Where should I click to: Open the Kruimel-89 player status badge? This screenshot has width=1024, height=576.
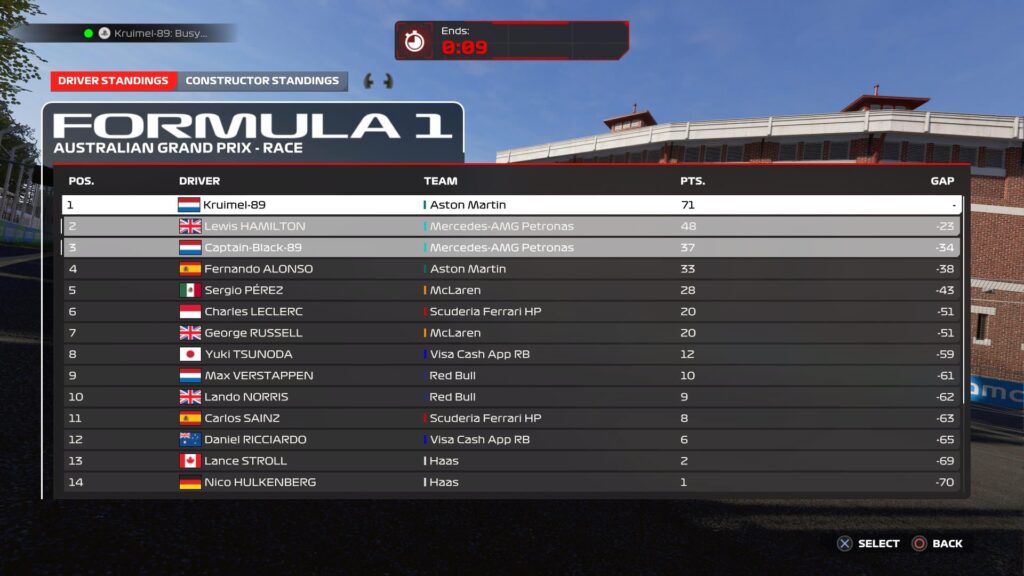point(148,33)
